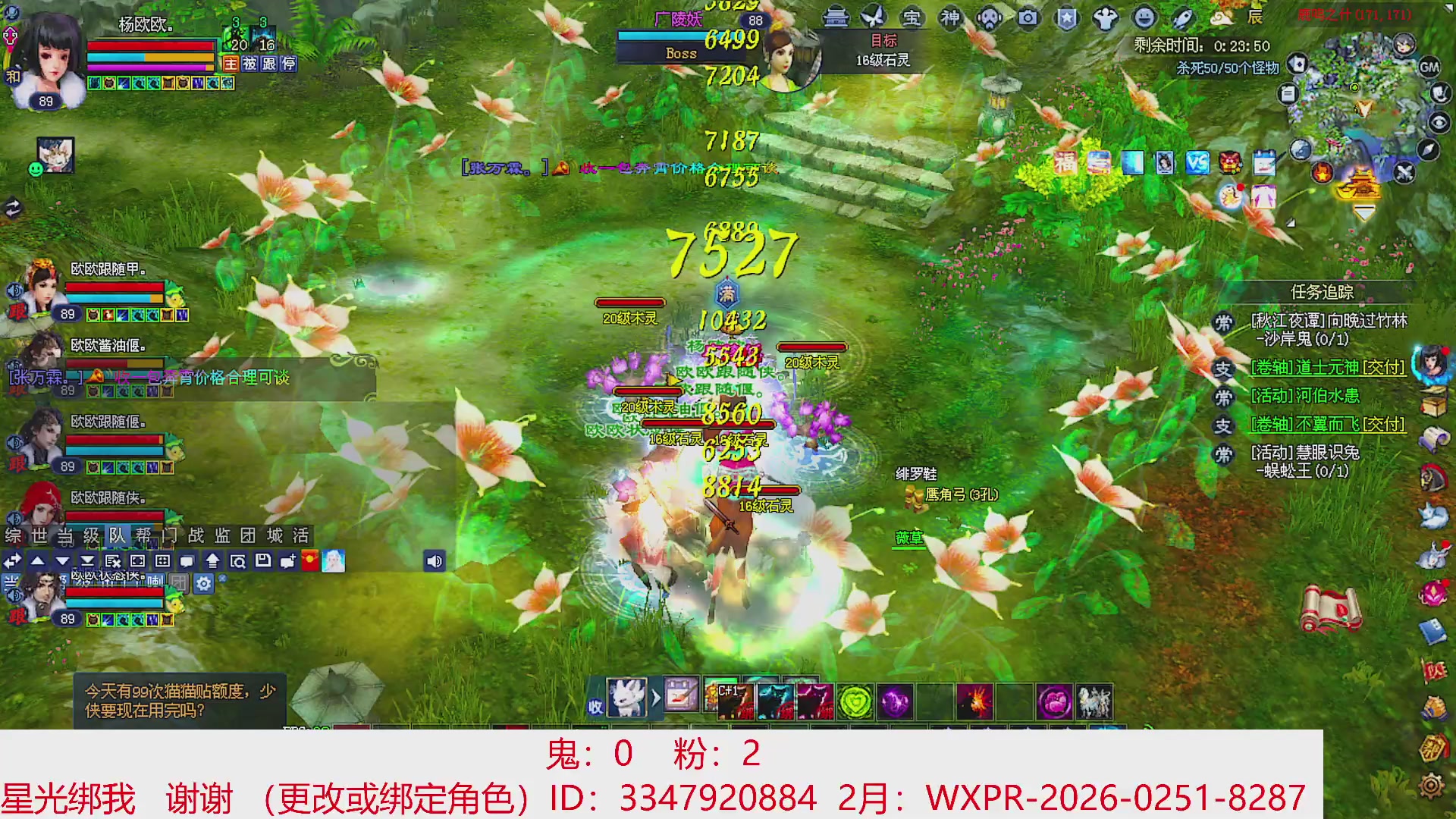Open the camera screenshot tool in top bar
This screenshot has width=1456, height=819.
(x=1028, y=19)
